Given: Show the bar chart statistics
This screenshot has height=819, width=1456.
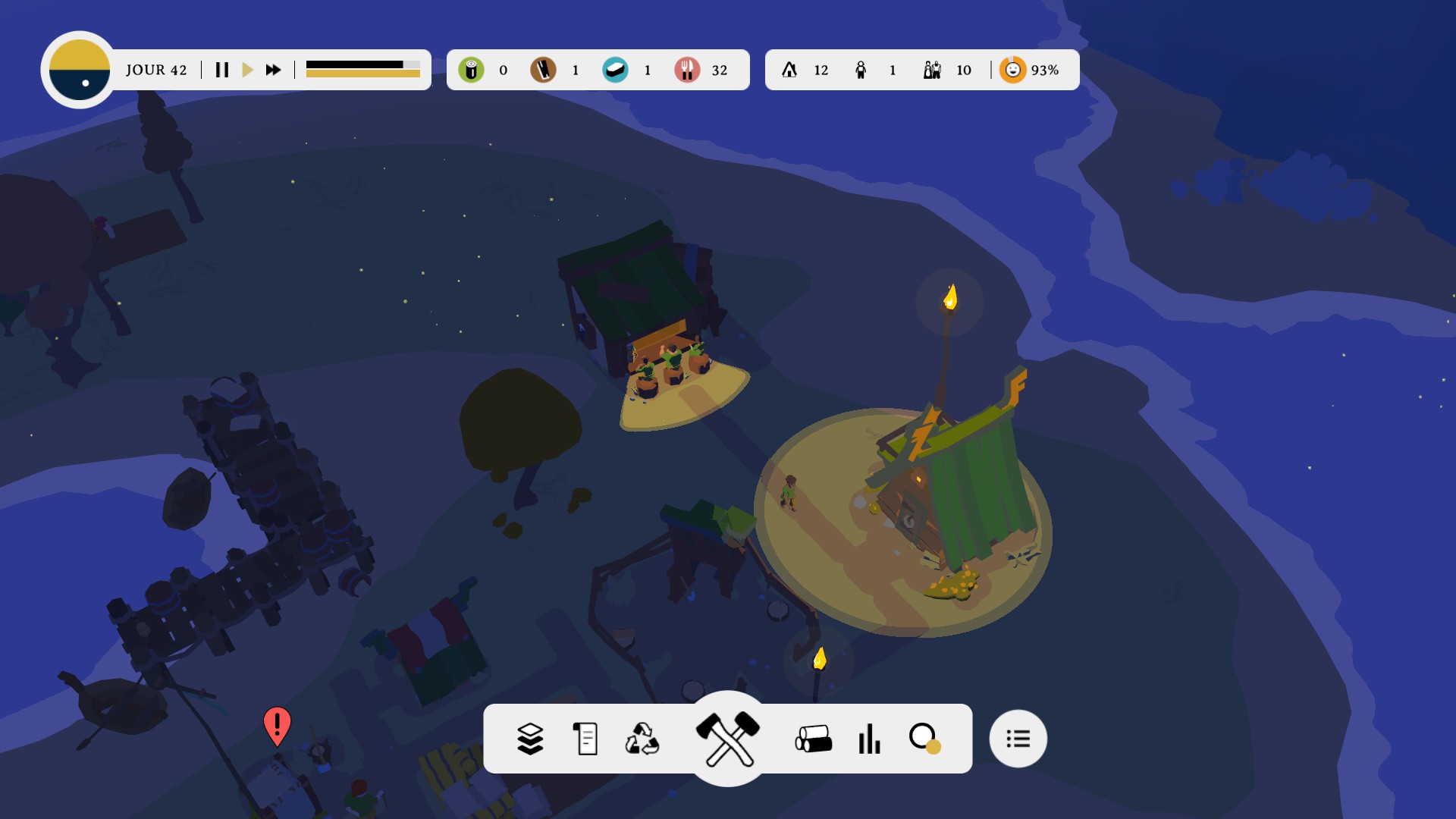Looking at the screenshot, I should coord(869,739).
